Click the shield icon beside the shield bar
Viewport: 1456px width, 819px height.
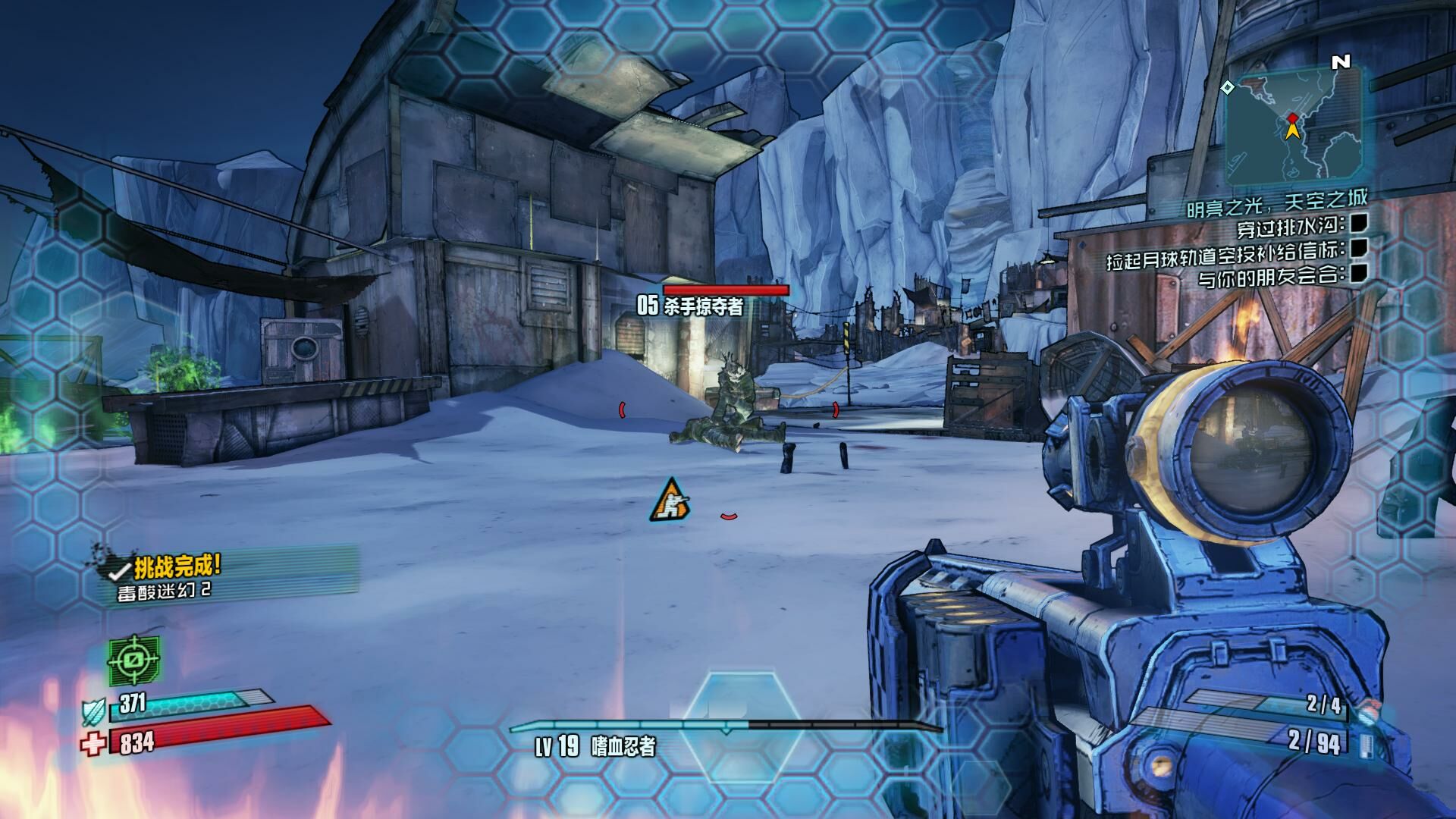(92, 711)
